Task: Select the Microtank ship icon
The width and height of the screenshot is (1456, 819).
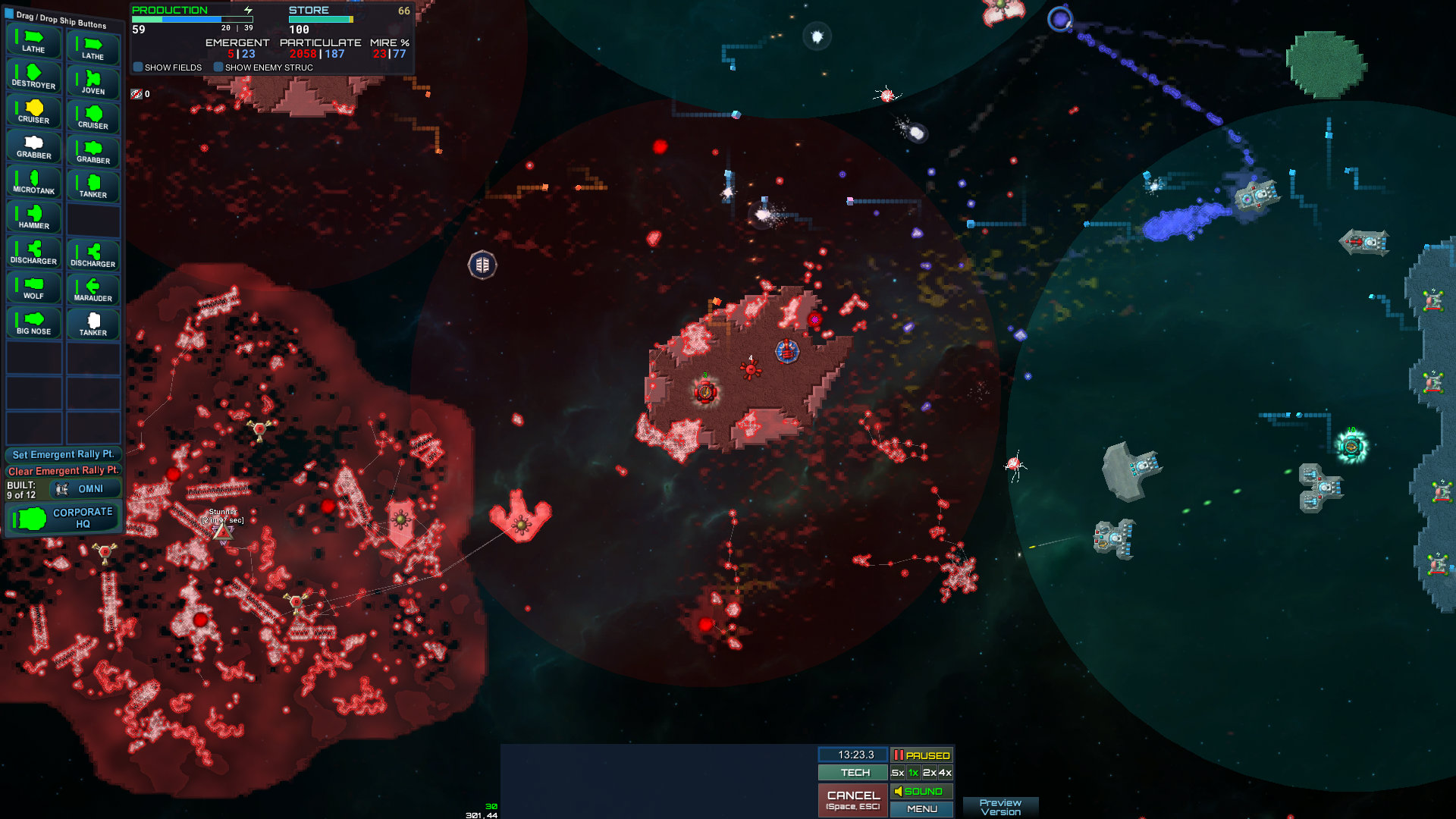Action: click(x=33, y=180)
